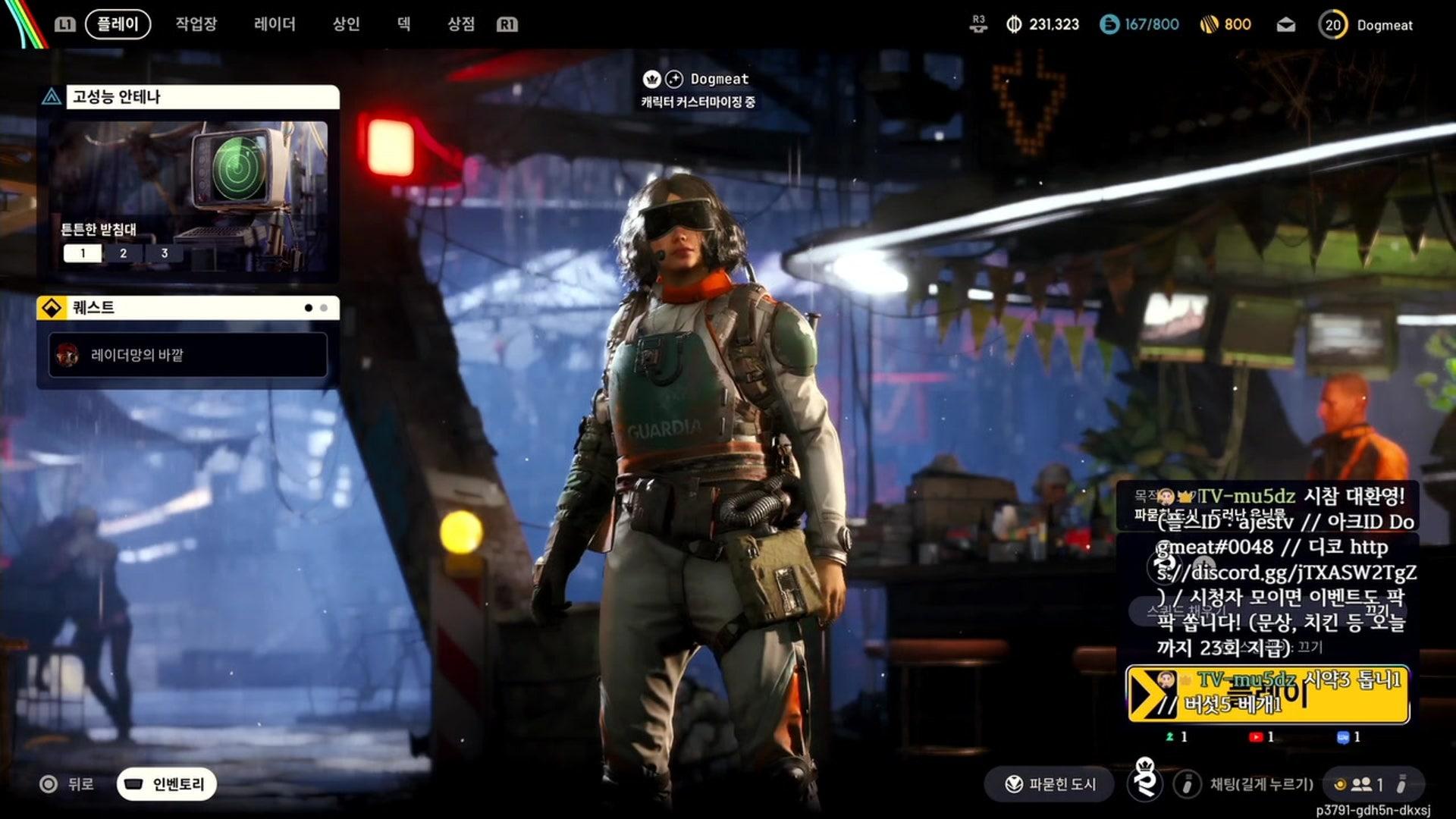Open the 작업장 tab

pos(196,24)
